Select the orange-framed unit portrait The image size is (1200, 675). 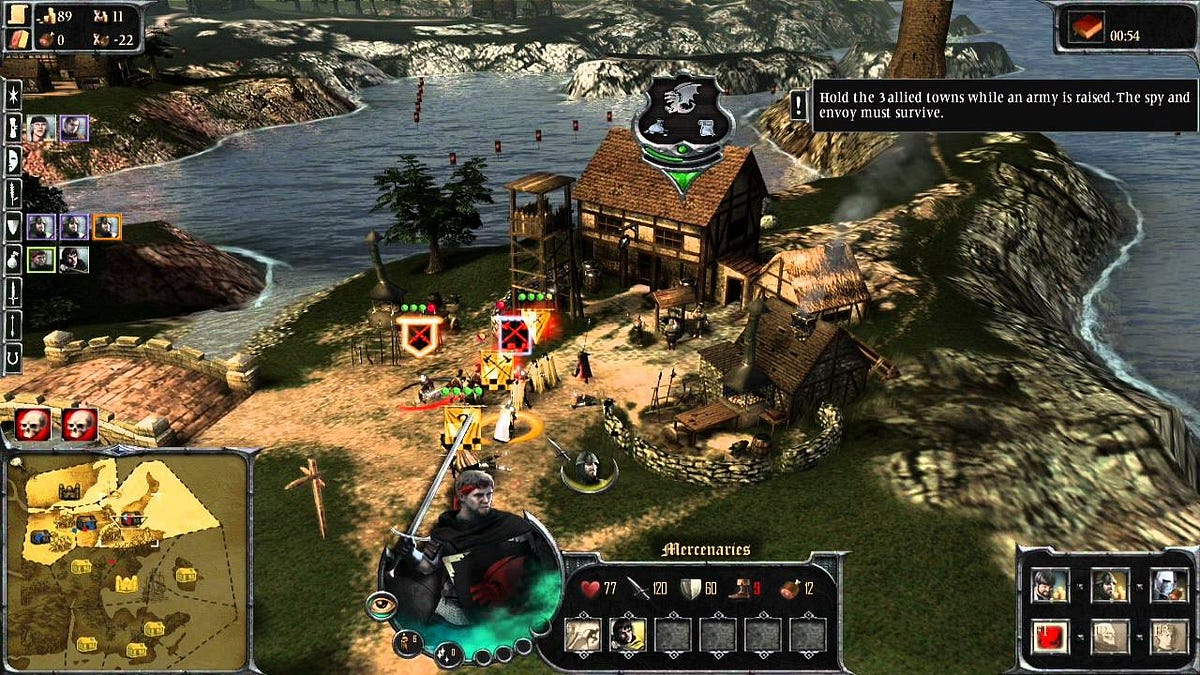click(x=107, y=227)
